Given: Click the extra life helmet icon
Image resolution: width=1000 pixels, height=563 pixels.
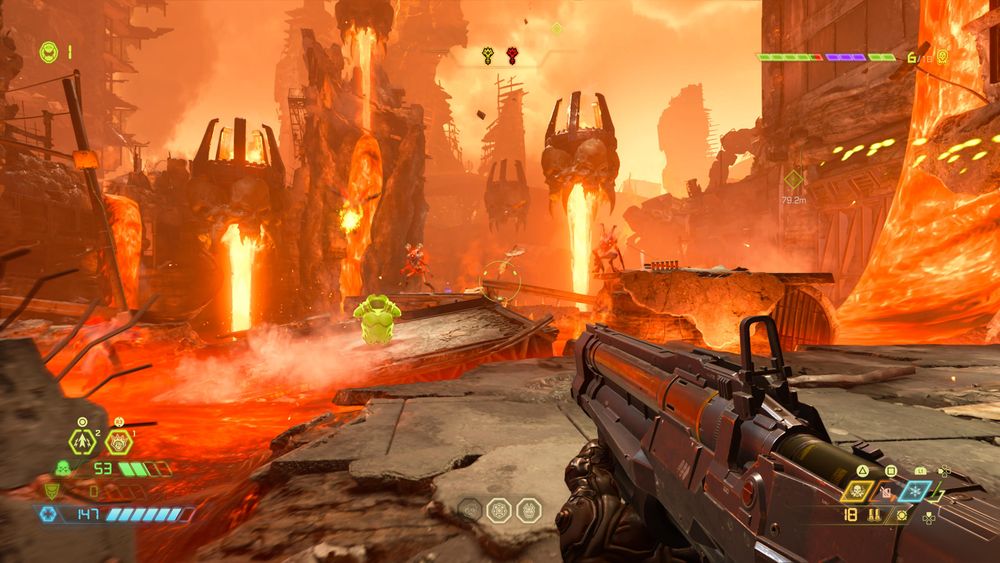Looking at the screenshot, I should coord(49,51).
